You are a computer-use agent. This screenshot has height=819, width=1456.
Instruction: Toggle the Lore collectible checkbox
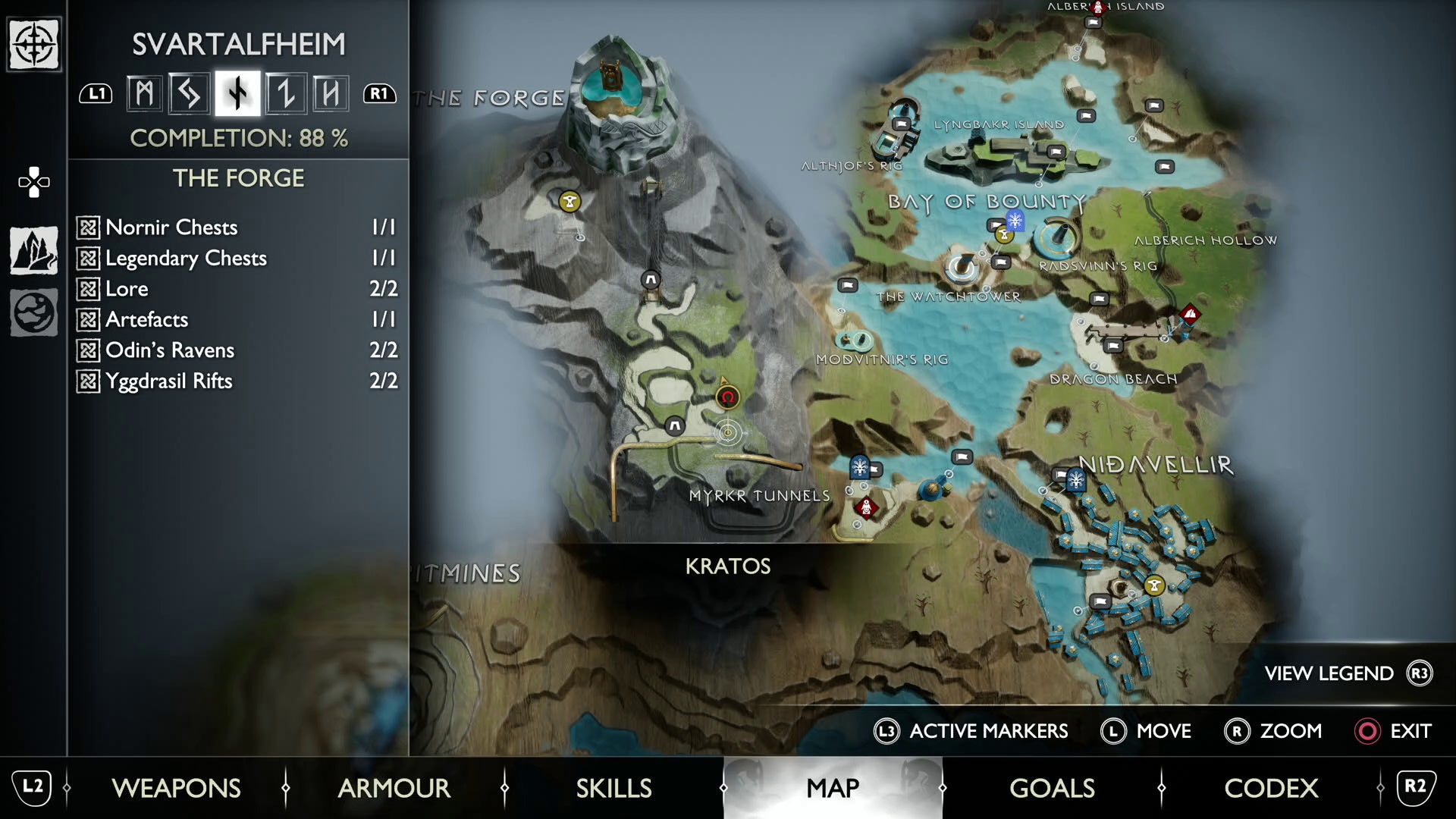coord(88,289)
